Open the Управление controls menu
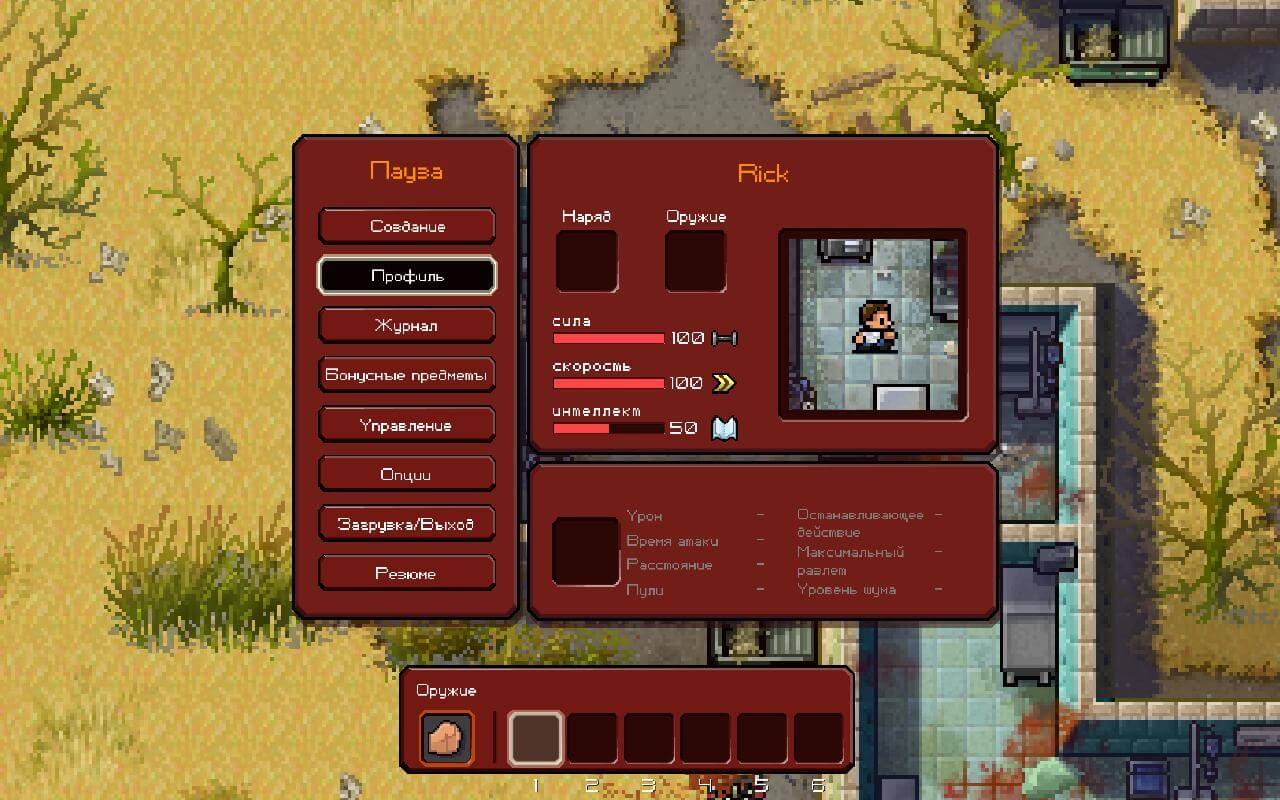 tap(407, 425)
